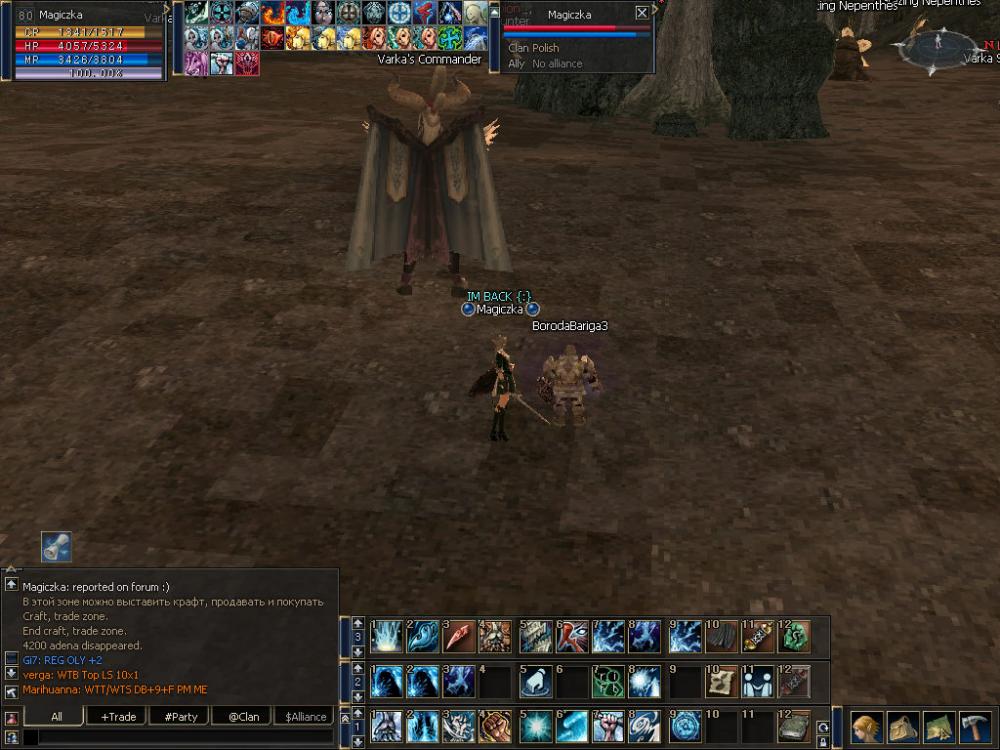
Task: Use the red claw skill in top hotbar
Action: tap(459, 636)
